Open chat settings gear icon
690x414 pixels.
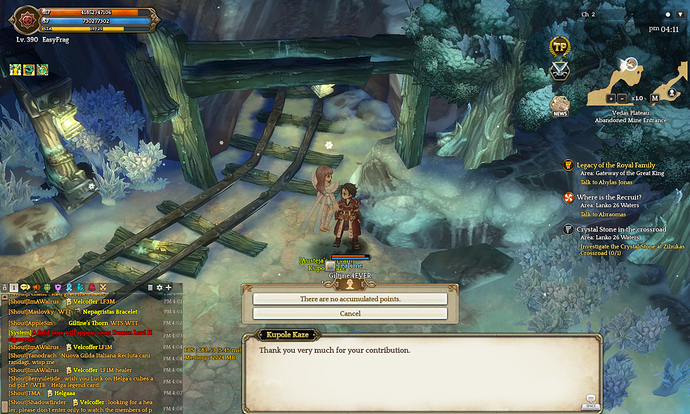(x=157, y=288)
